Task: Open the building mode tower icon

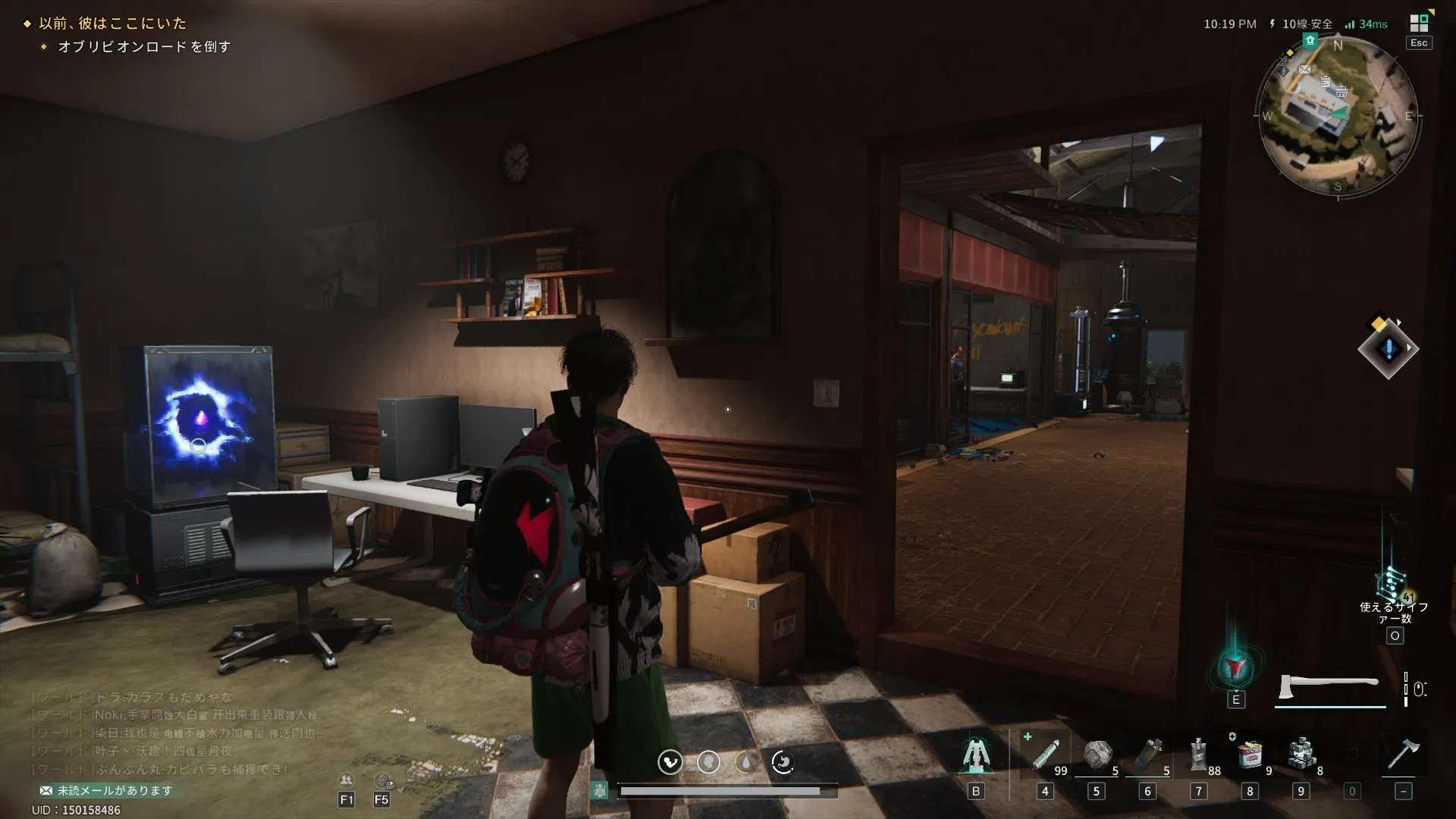Action: click(x=975, y=755)
